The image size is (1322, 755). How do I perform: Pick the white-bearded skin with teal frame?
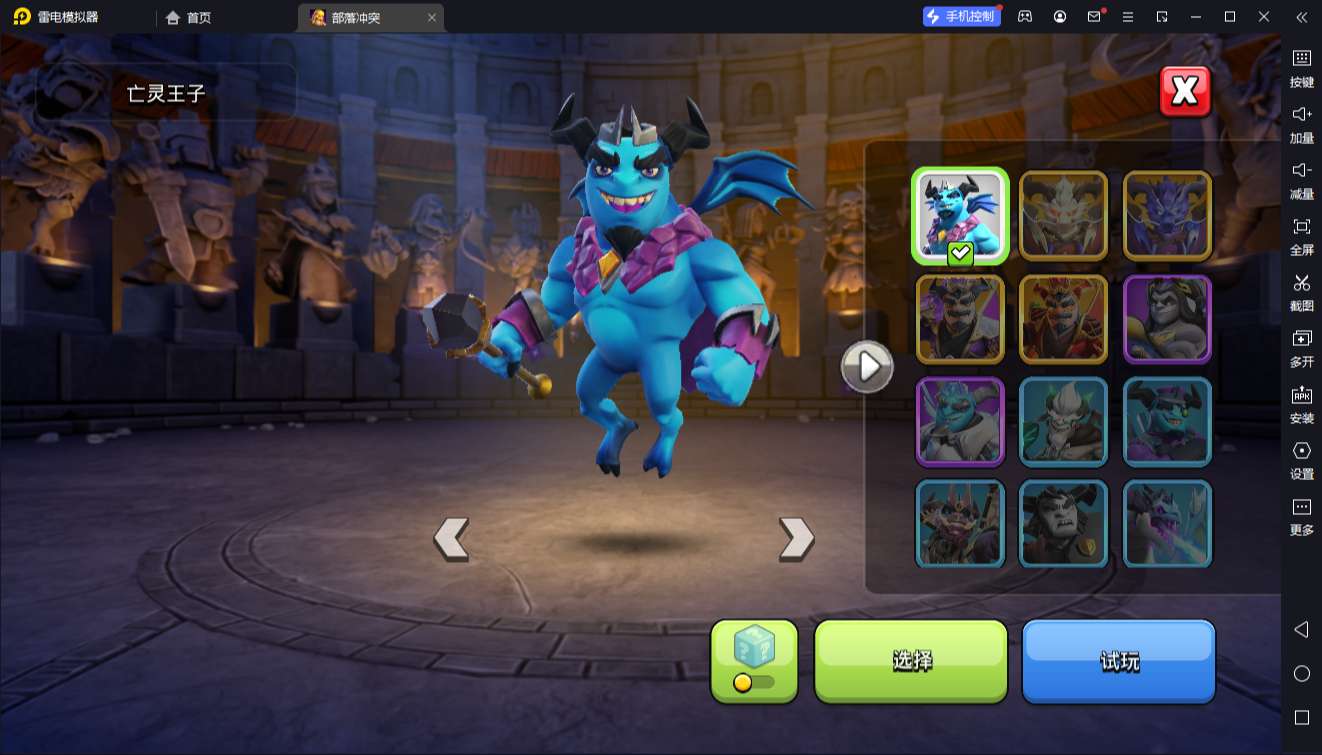click(1063, 422)
